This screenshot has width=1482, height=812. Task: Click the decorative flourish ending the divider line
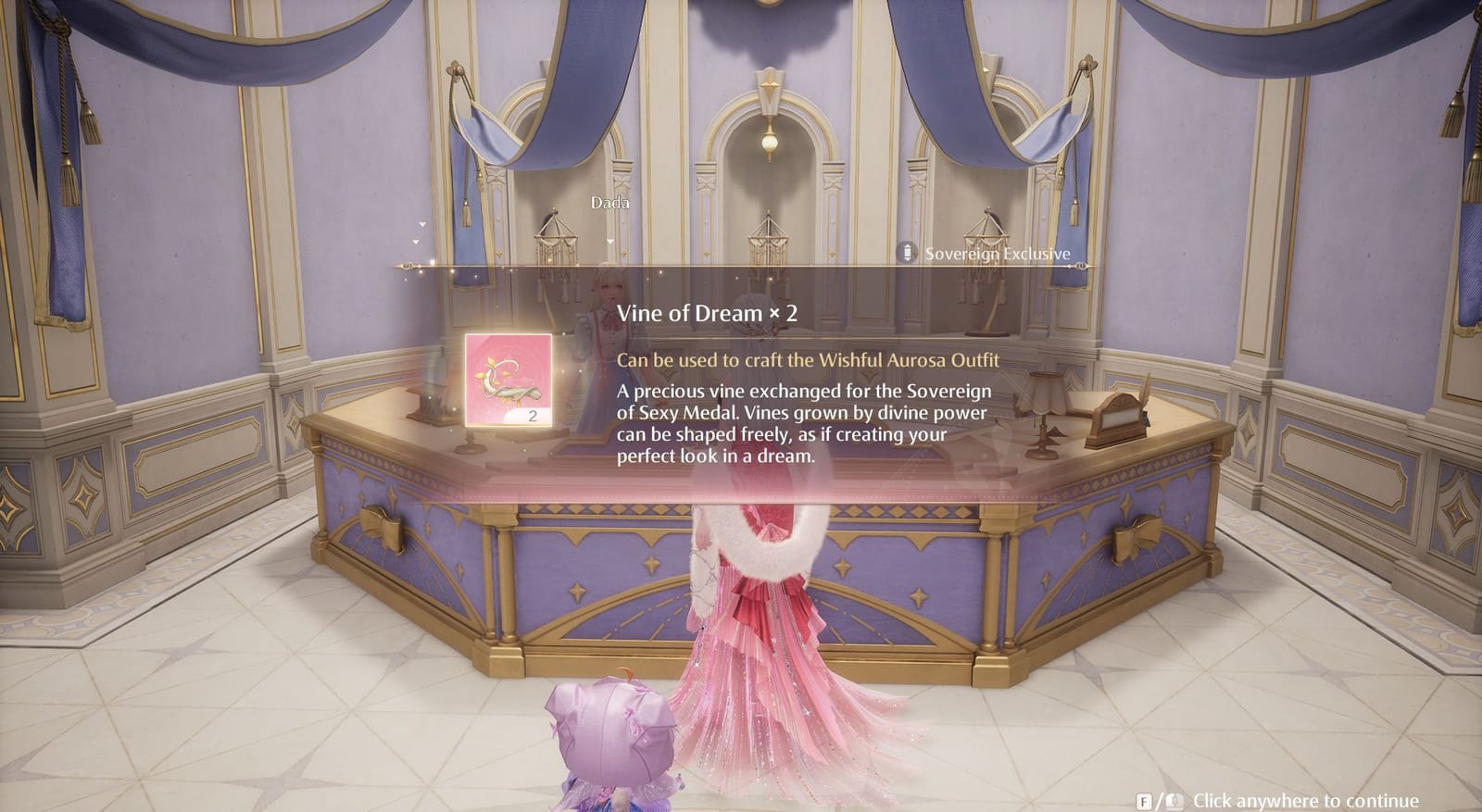(1080, 266)
